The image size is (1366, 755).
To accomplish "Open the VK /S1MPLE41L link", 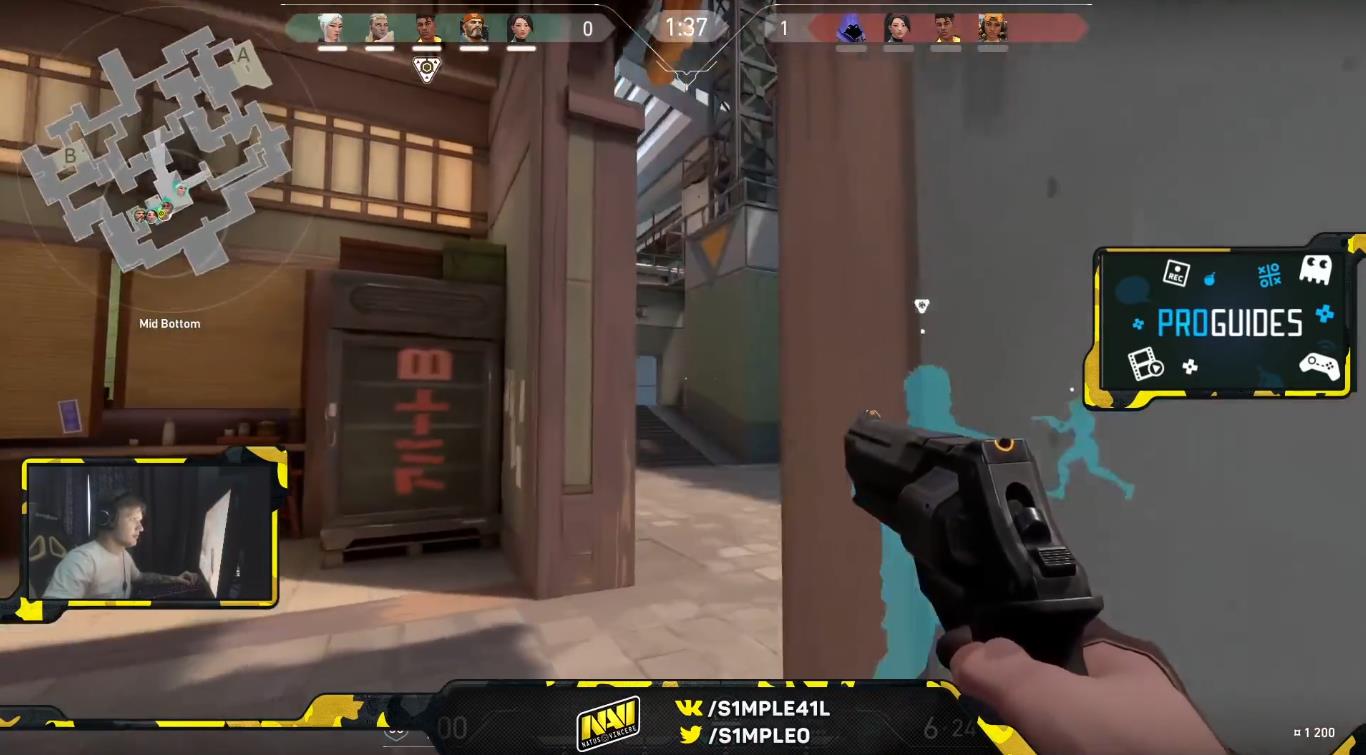I will pyautogui.click(x=754, y=709).
